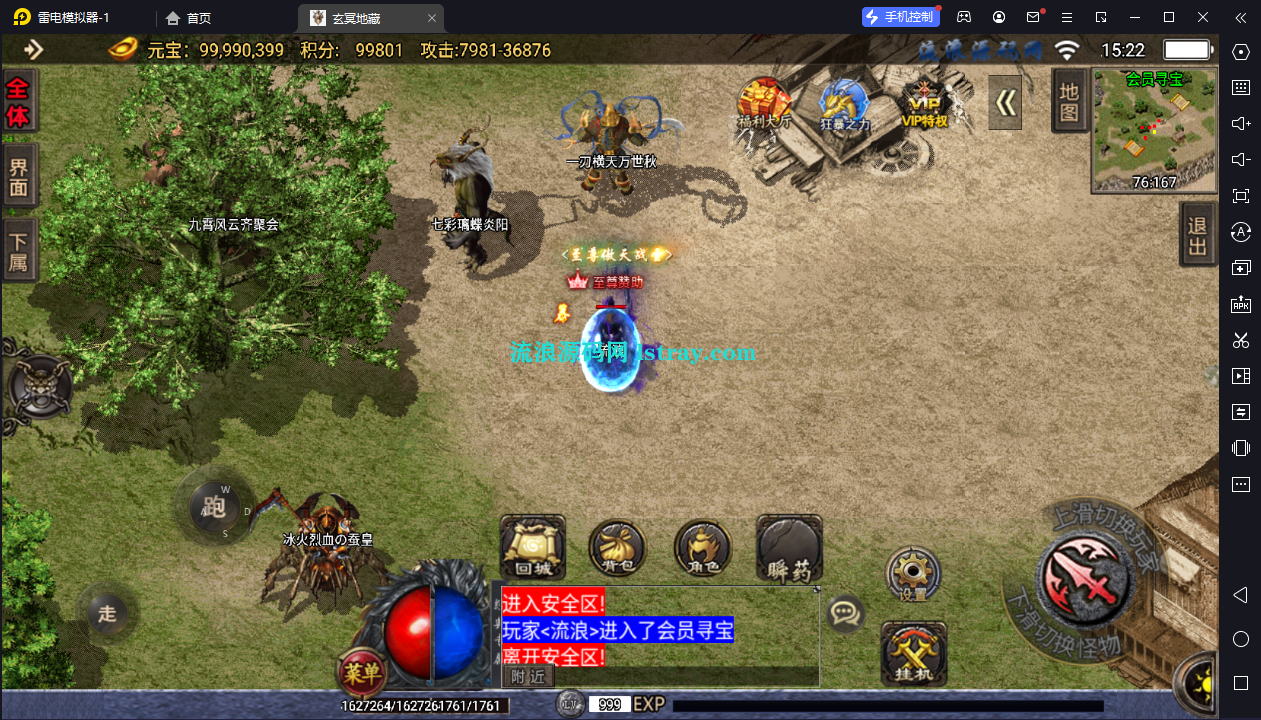Select the 全体 mode tab
The image size is (1261, 720).
click(x=19, y=102)
